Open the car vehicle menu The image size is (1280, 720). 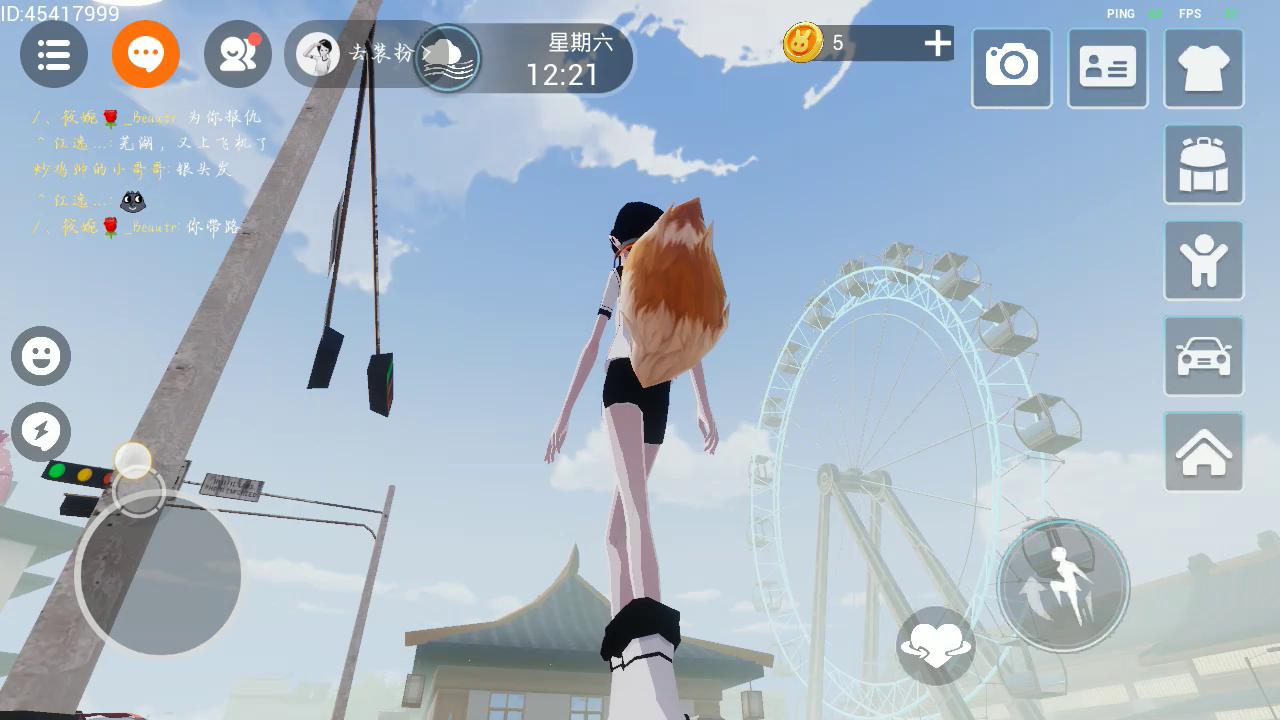pyautogui.click(x=1204, y=356)
